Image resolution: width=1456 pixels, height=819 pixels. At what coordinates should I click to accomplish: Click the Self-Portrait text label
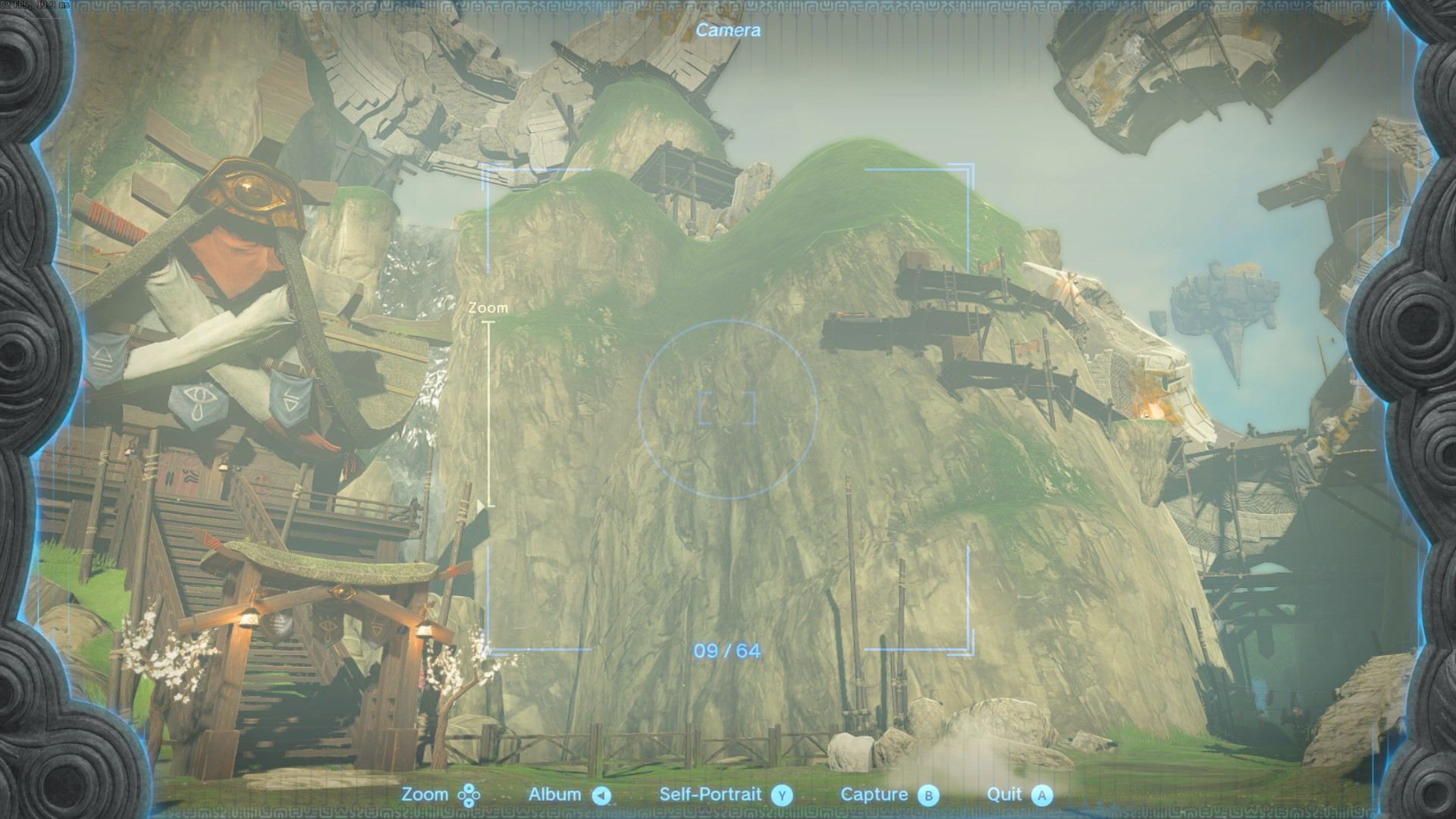pyautogui.click(x=711, y=795)
